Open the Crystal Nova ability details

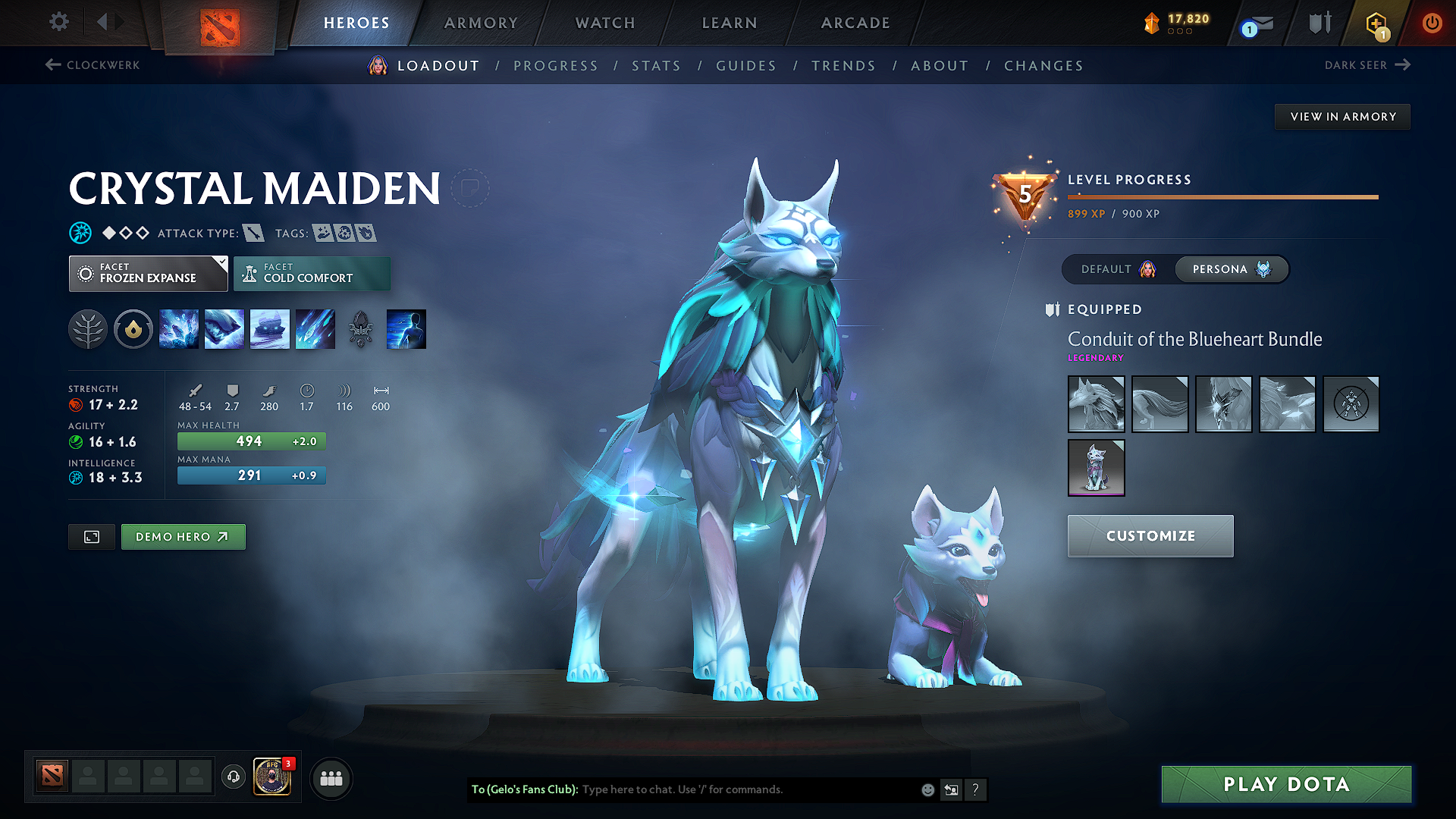point(179,328)
